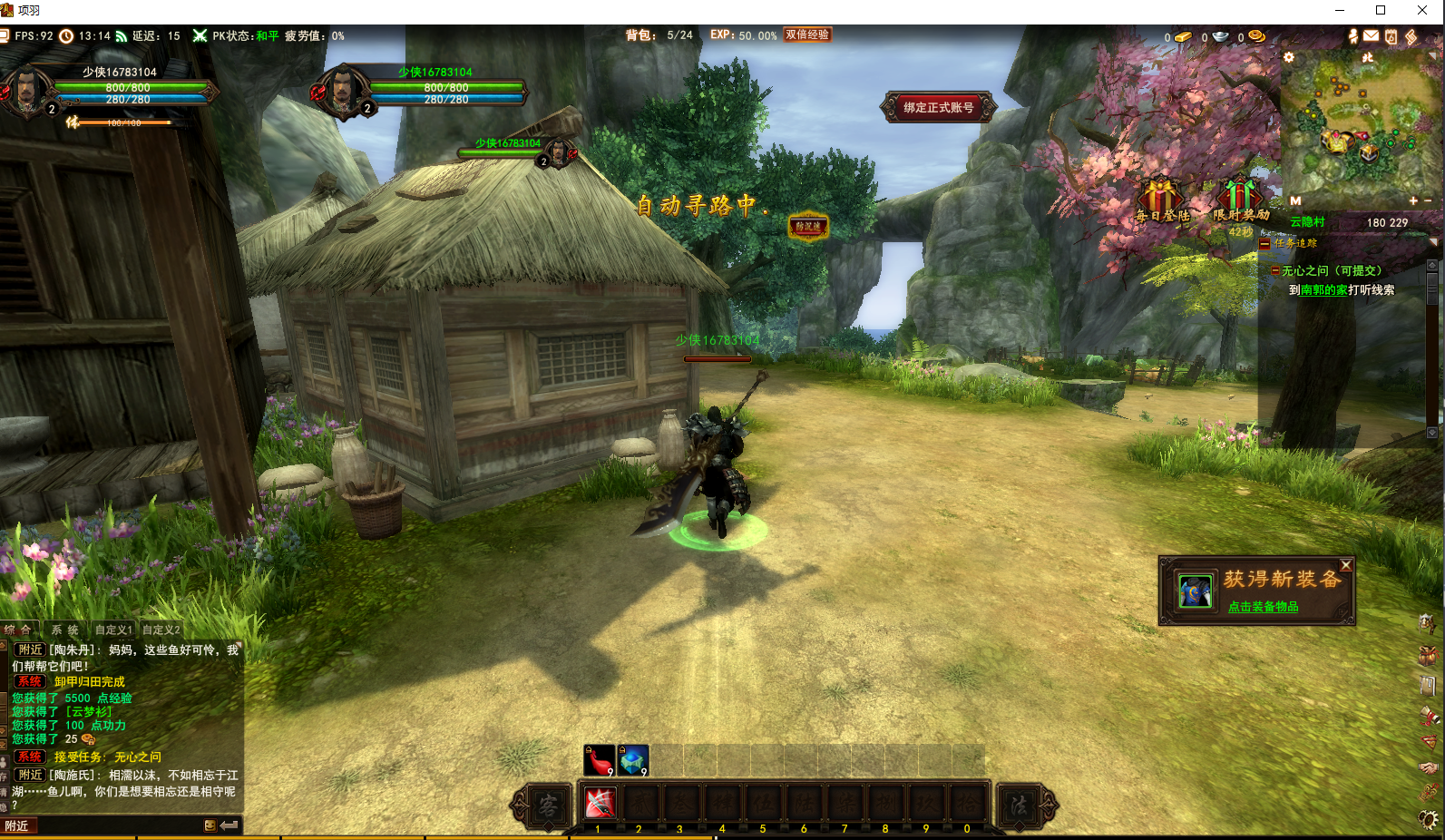Image resolution: width=1445 pixels, height=840 pixels.
Task: Maximize the game window
Action: click(x=1381, y=11)
